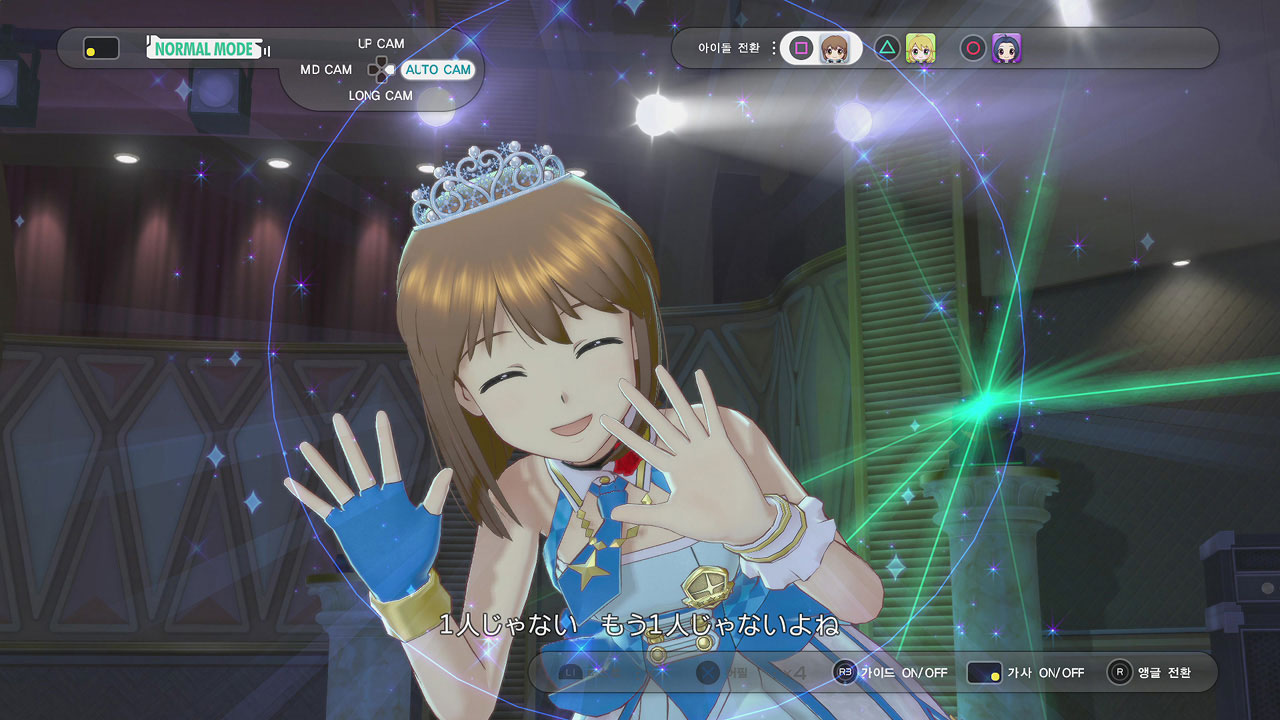The width and height of the screenshot is (1280, 720).
Task: Switch to the blonde idol portrait
Action: click(920, 48)
